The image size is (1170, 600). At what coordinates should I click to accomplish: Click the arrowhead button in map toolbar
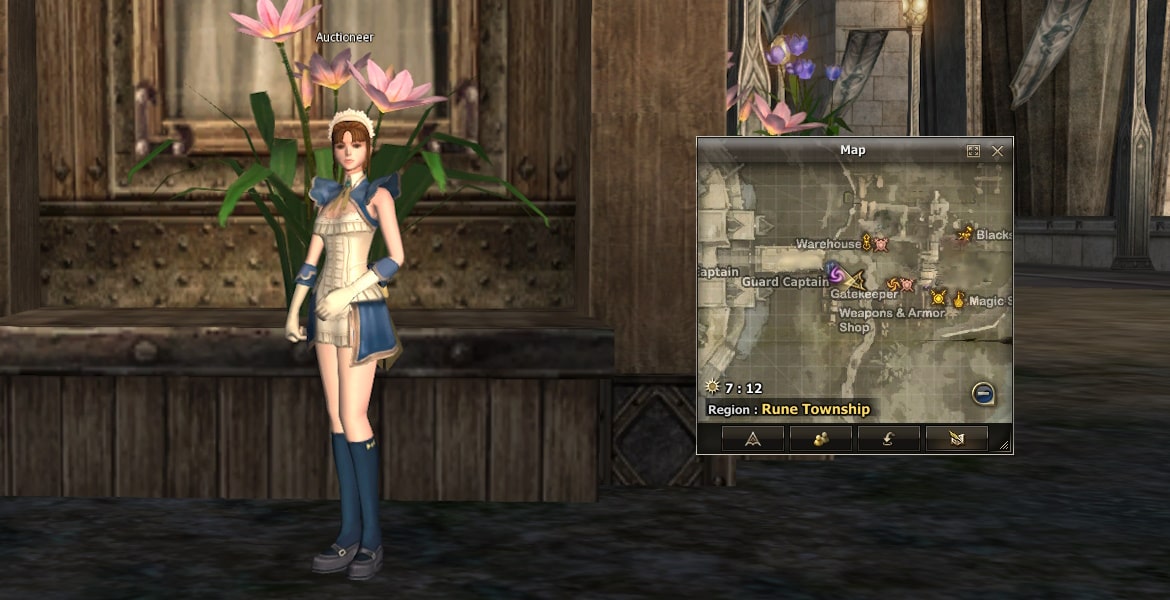click(753, 438)
